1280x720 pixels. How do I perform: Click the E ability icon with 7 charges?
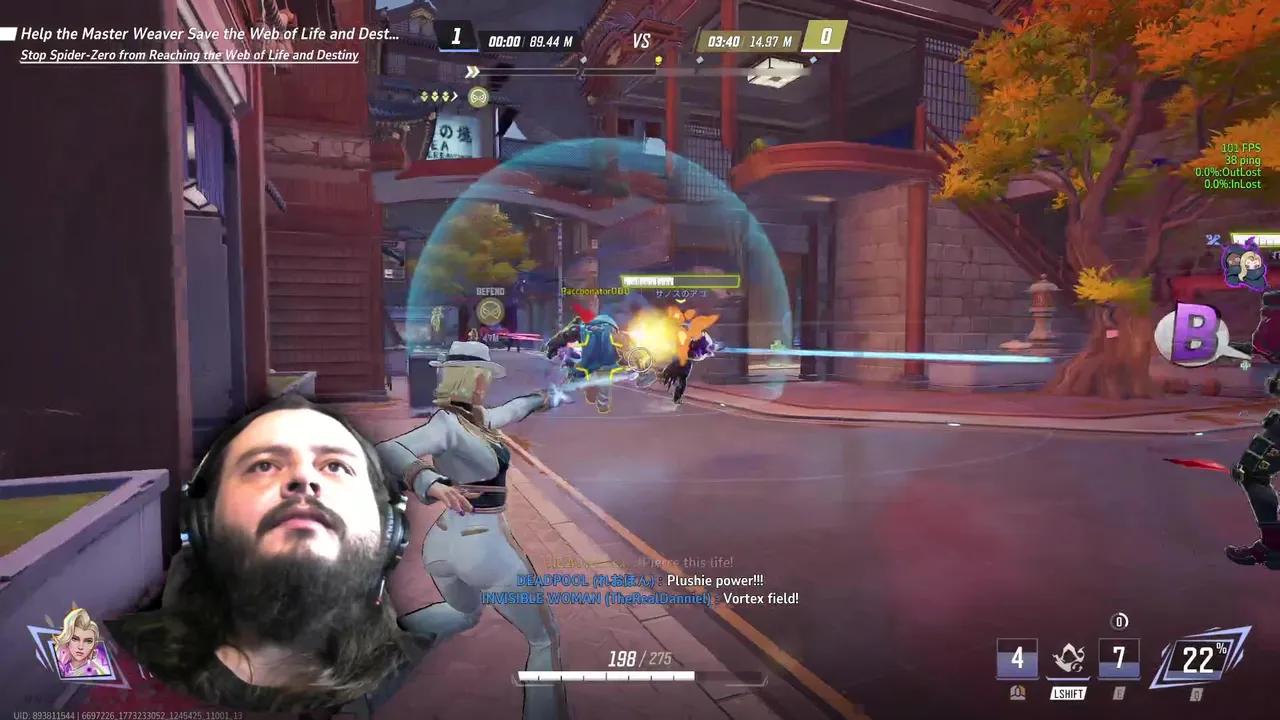click(x=1119, y=658)
